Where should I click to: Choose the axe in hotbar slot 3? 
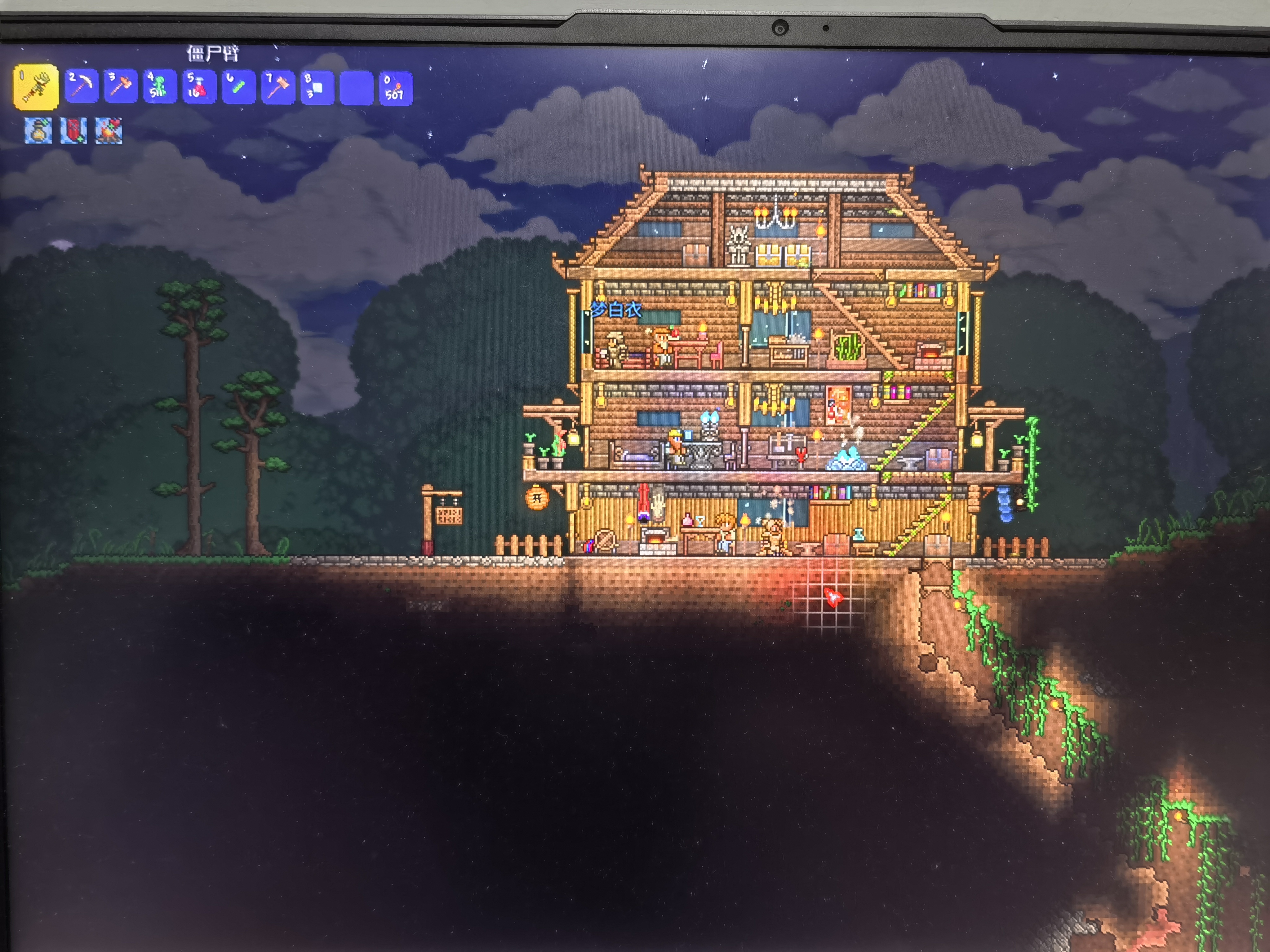click(121, 87)
